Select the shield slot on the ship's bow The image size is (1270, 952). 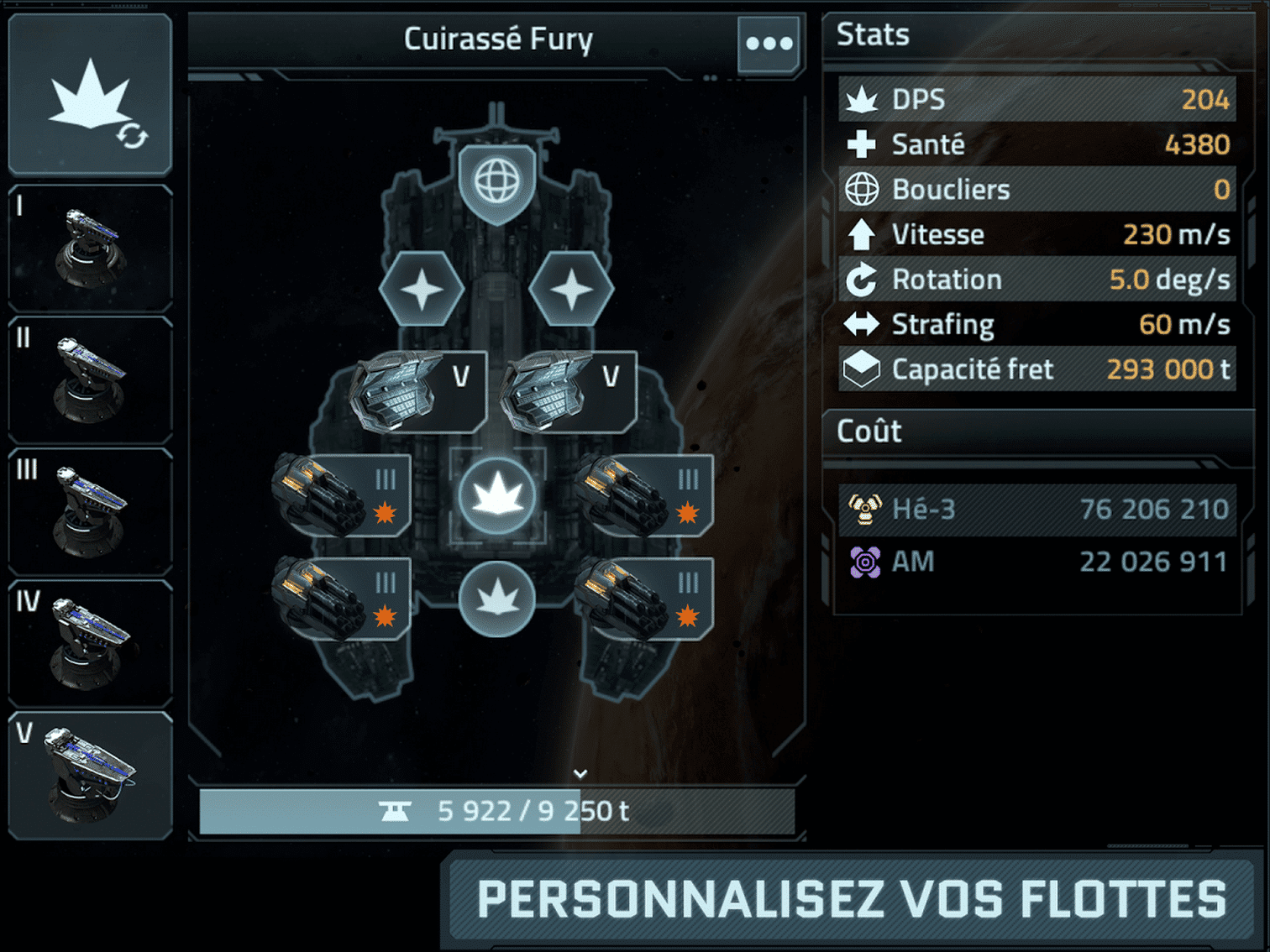[497, 181]
